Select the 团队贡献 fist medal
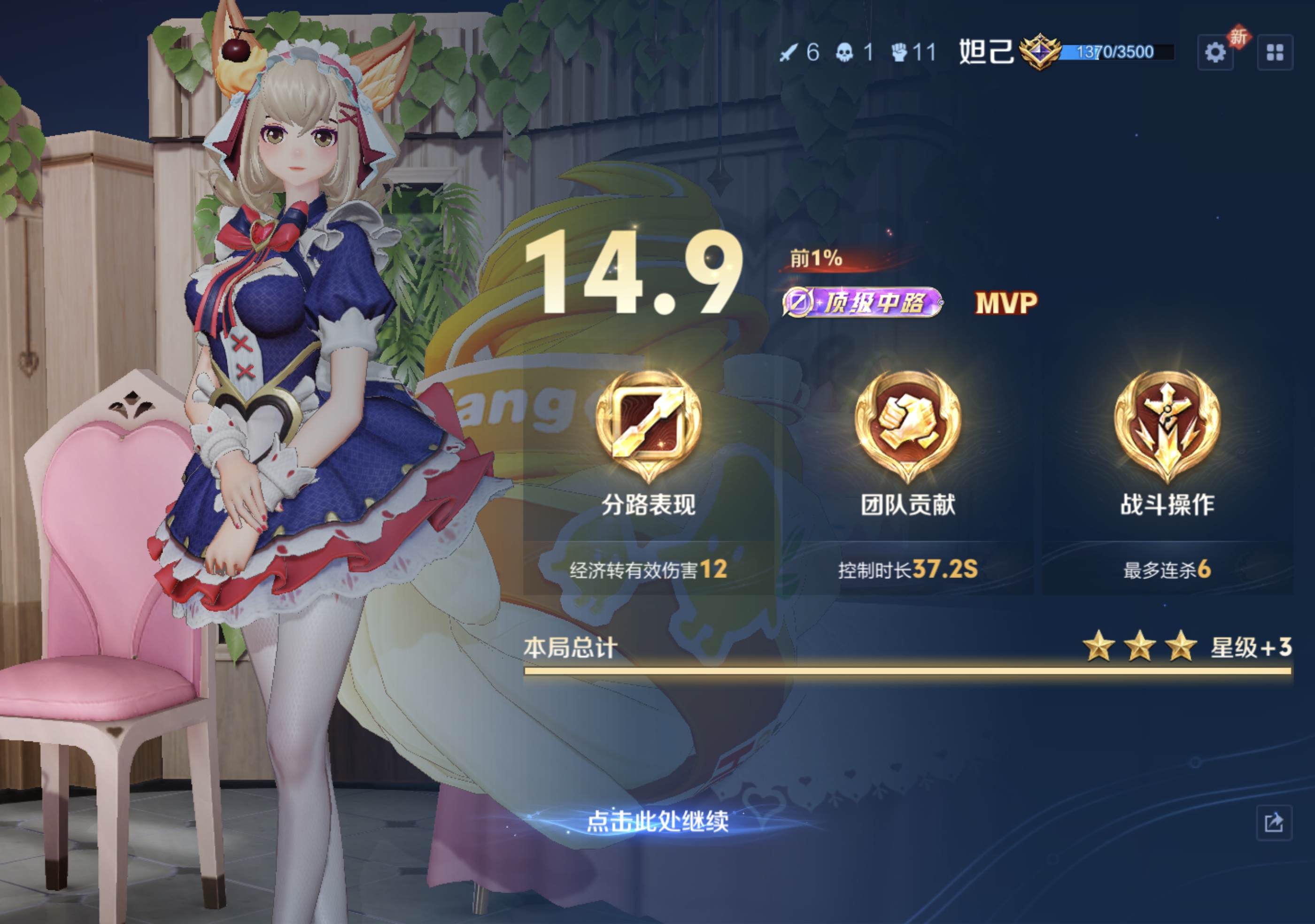 click(x=908, y=424)
